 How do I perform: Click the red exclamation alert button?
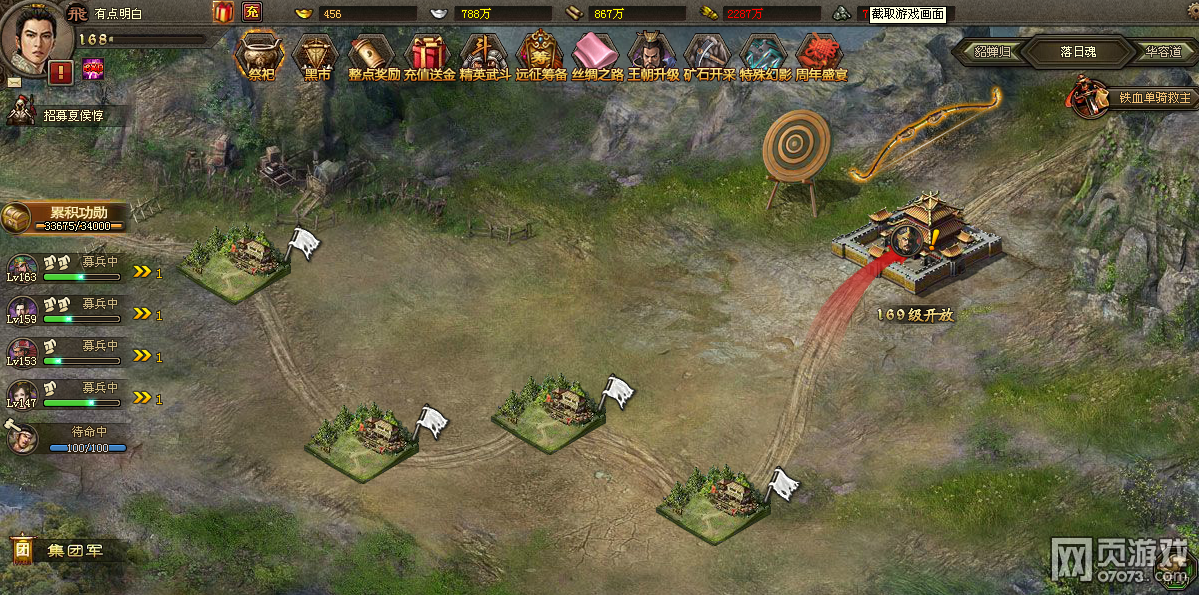click(x=60, y=72)
